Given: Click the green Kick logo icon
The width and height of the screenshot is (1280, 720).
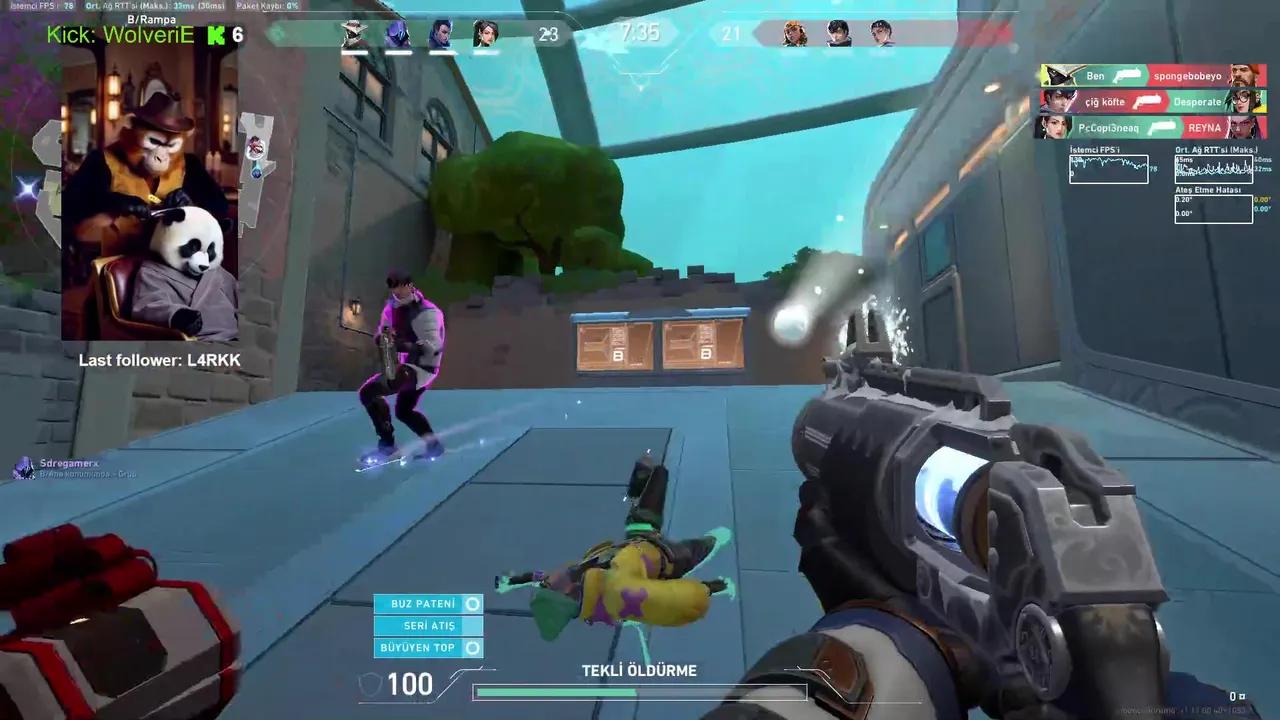Looking at the screenshot, I should pos(215,35).
